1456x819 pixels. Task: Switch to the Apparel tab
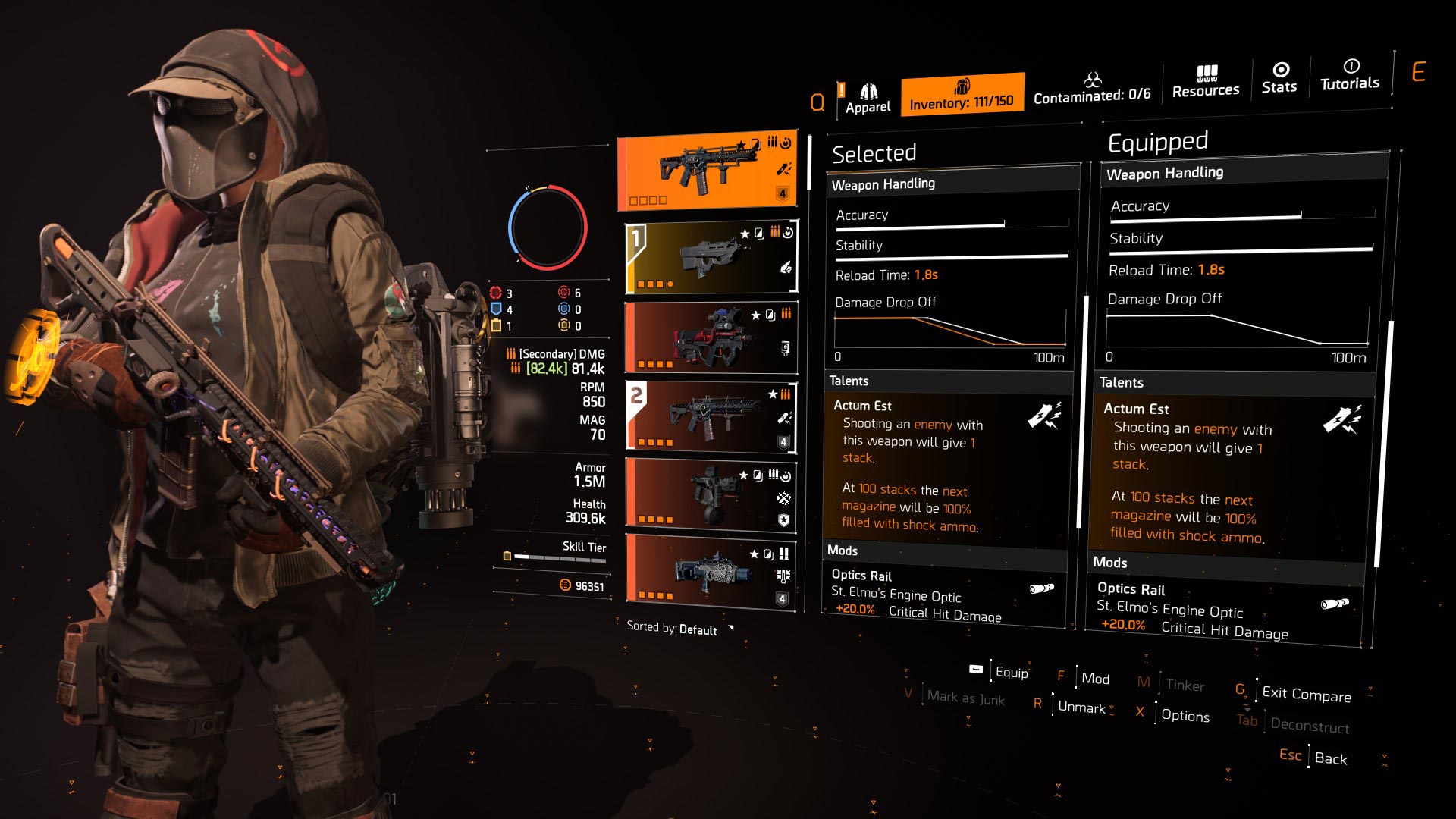pos(868,99)
